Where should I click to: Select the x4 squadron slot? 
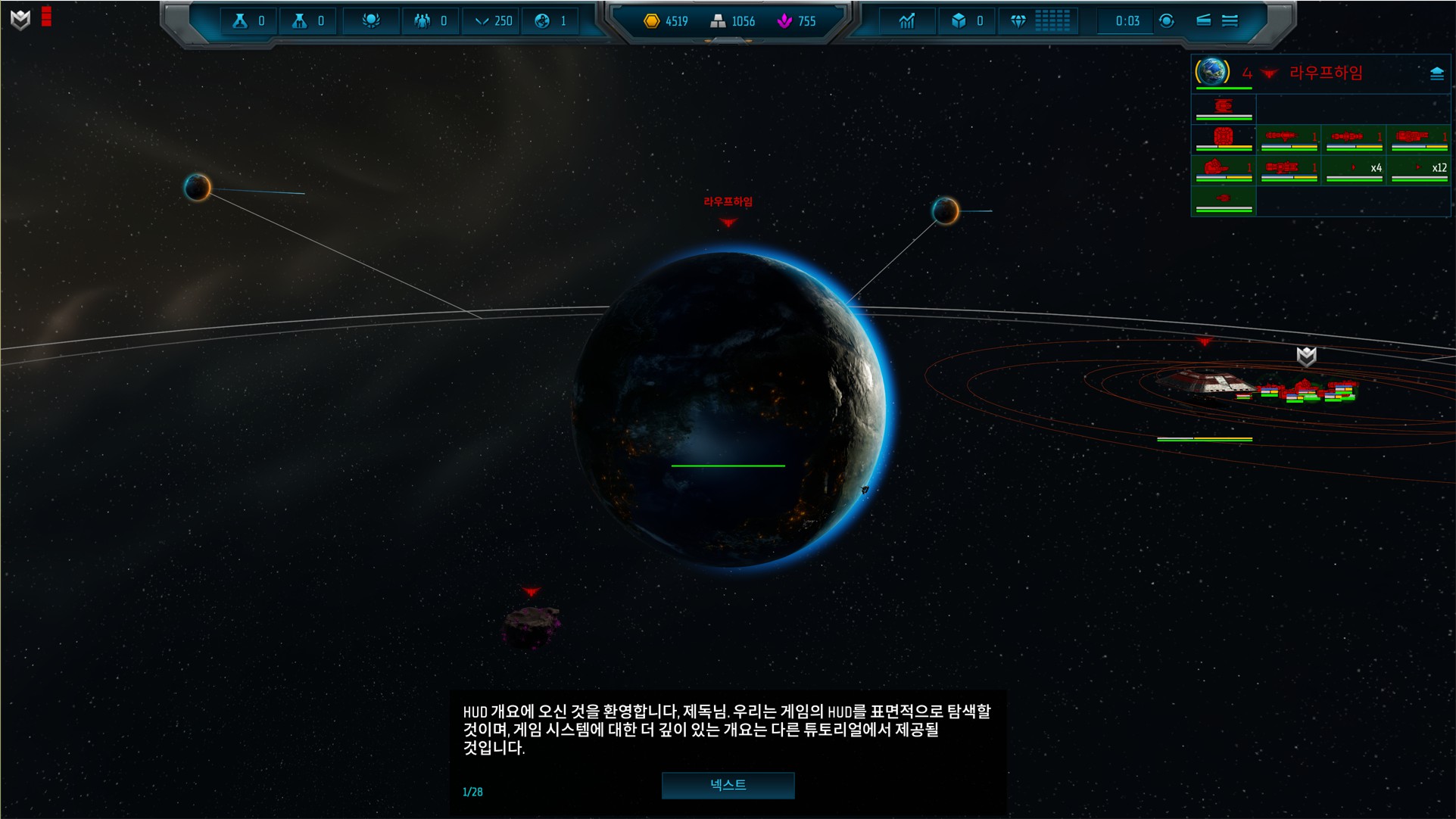(1355, 169)
